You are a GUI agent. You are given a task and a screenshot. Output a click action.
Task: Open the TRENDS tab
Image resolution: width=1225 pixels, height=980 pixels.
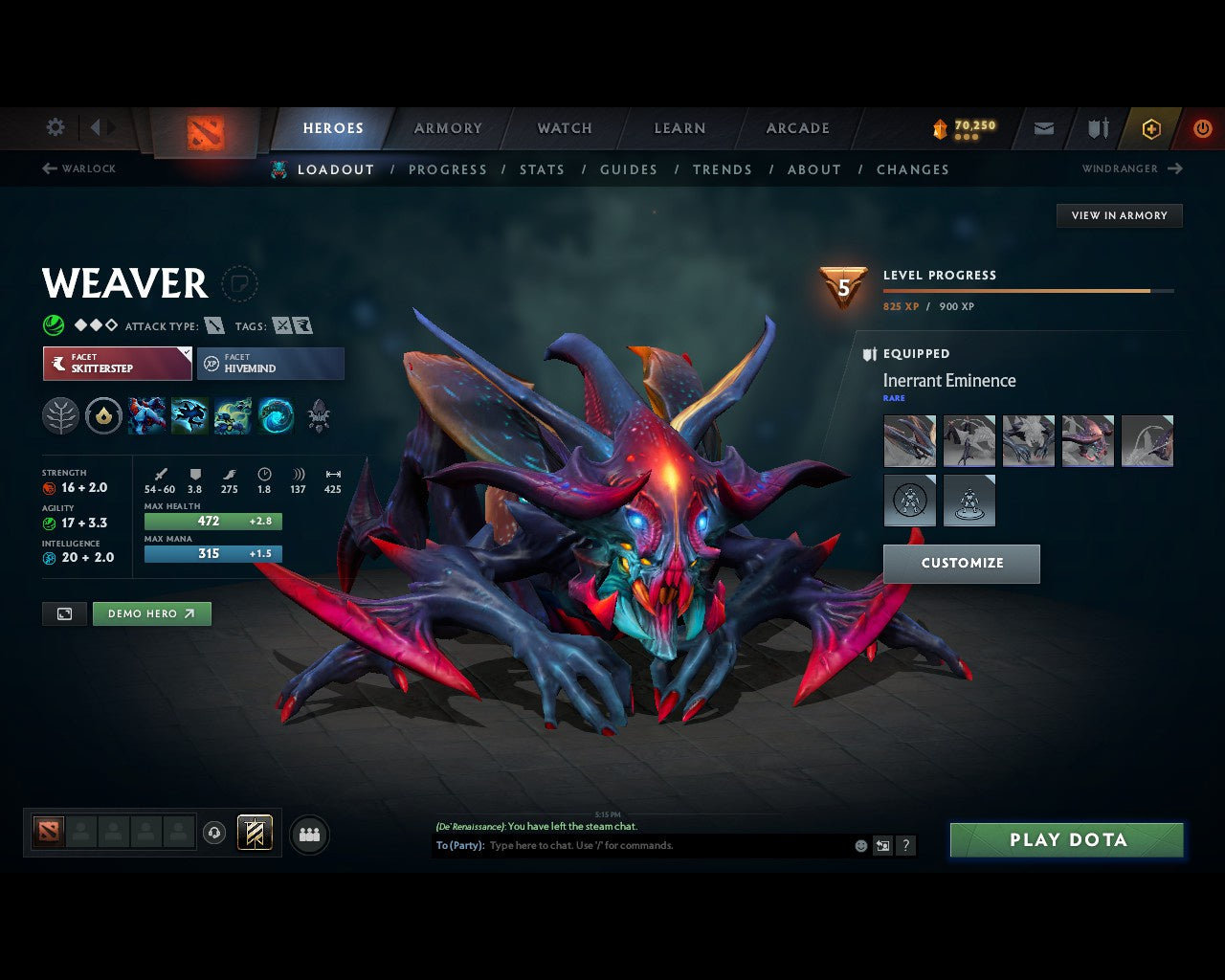[x=723, y=169]
